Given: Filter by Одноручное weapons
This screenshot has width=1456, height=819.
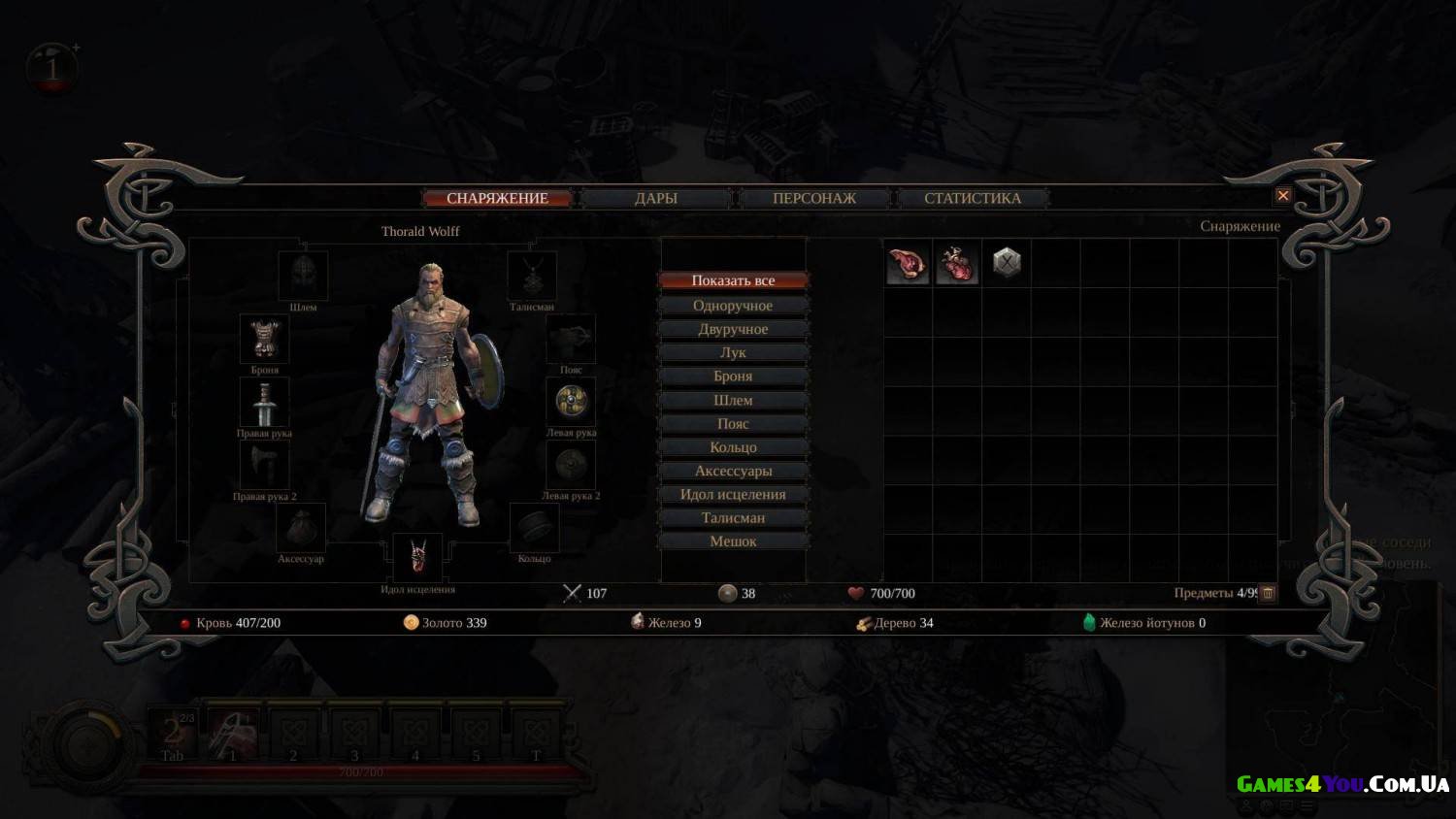Looking at the screenshot, I should coord(733,306).
